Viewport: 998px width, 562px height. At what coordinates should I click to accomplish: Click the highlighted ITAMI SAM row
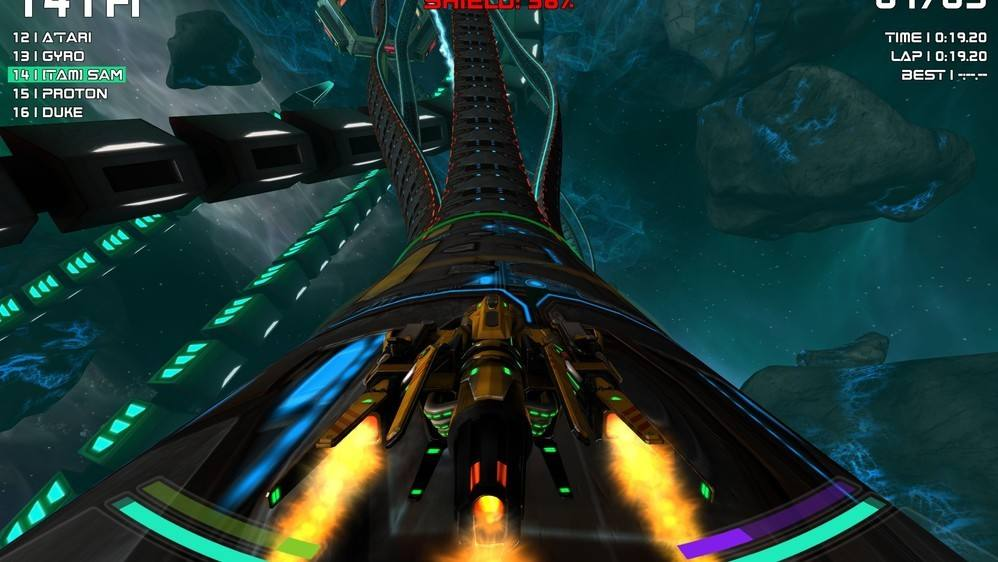(x=66, y=75)
